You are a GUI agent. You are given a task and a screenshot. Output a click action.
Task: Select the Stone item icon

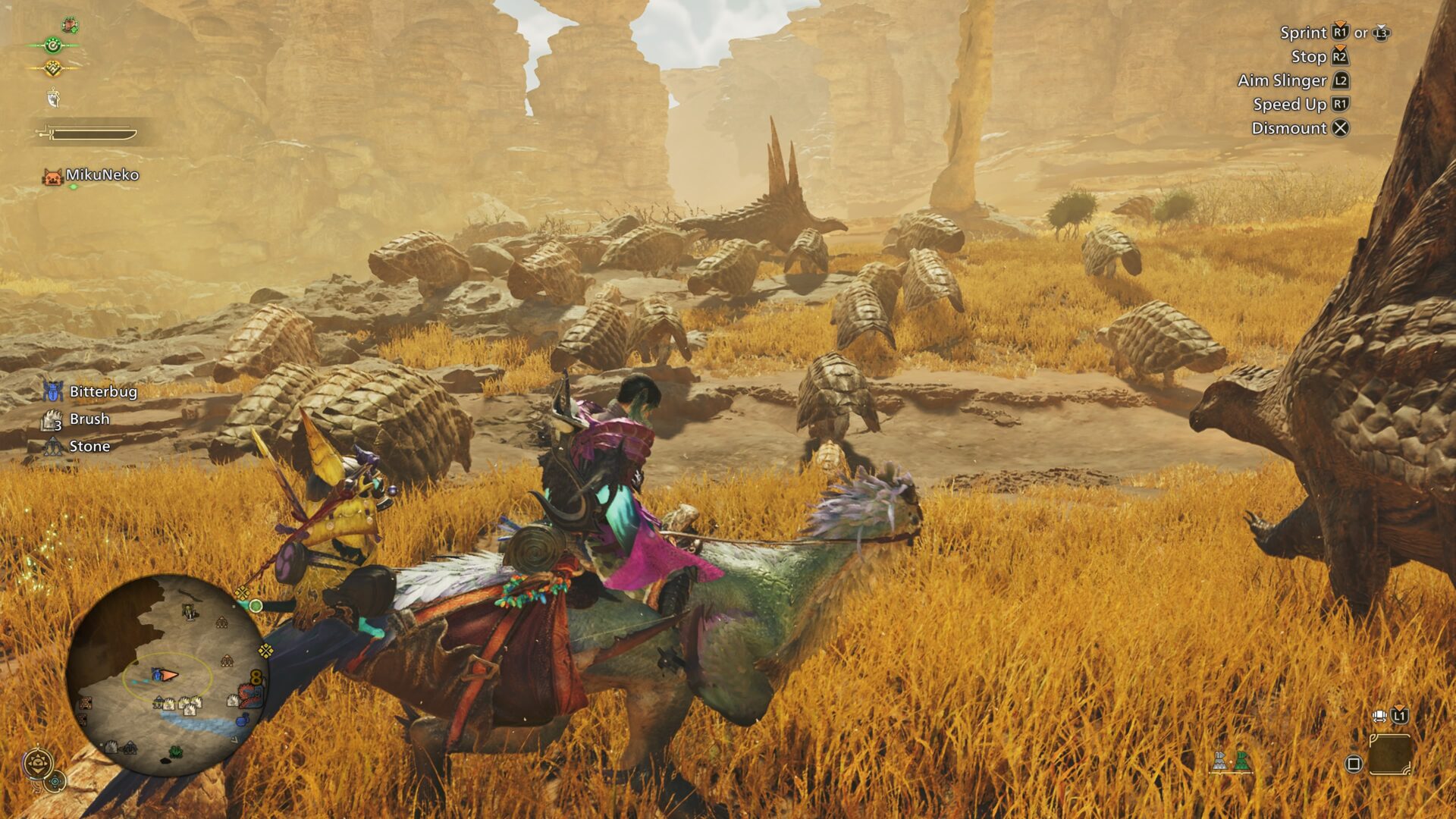coord(52,446)
